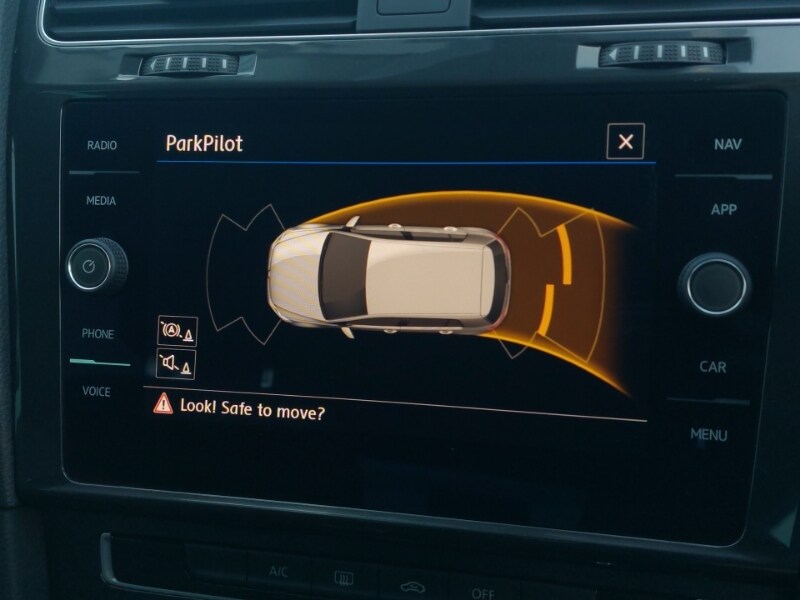800x600 pixels.
Task: Close the ParkPilot screen
Action: click(x=625, y=142)
